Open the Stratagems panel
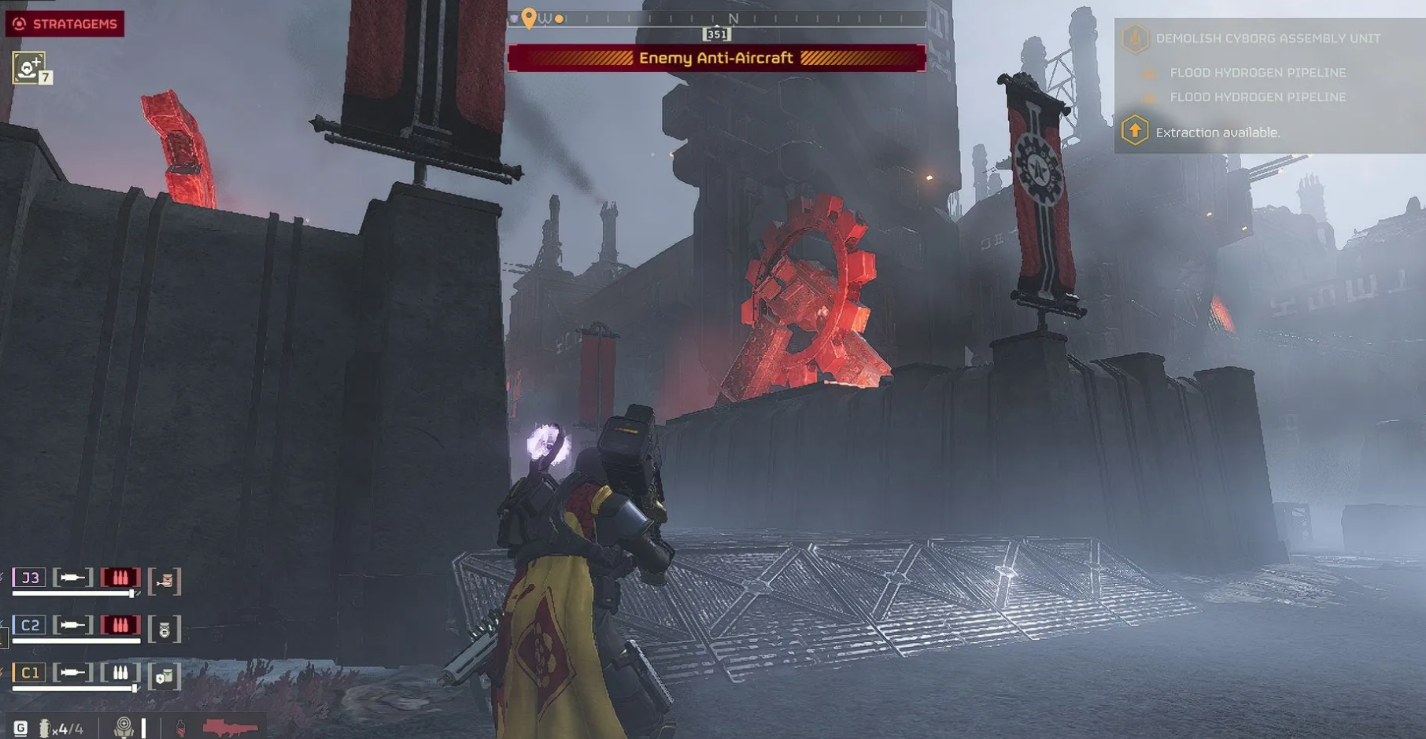Screen dimensions: 1426x739 (65, 24)
